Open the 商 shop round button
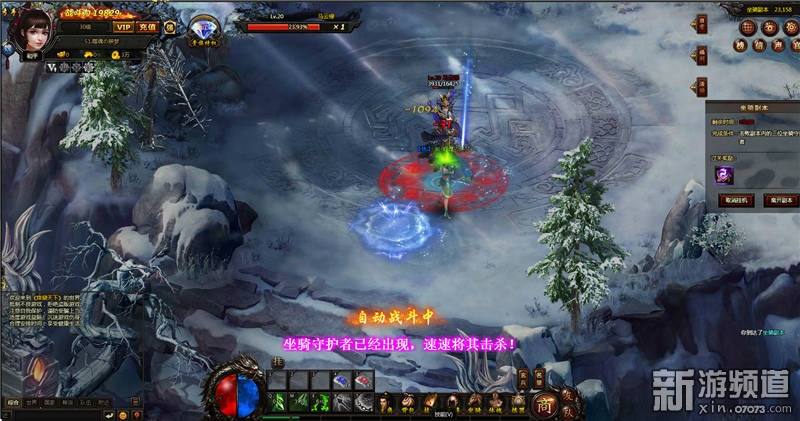Viewport: 800px width, 421px height. 543,402
